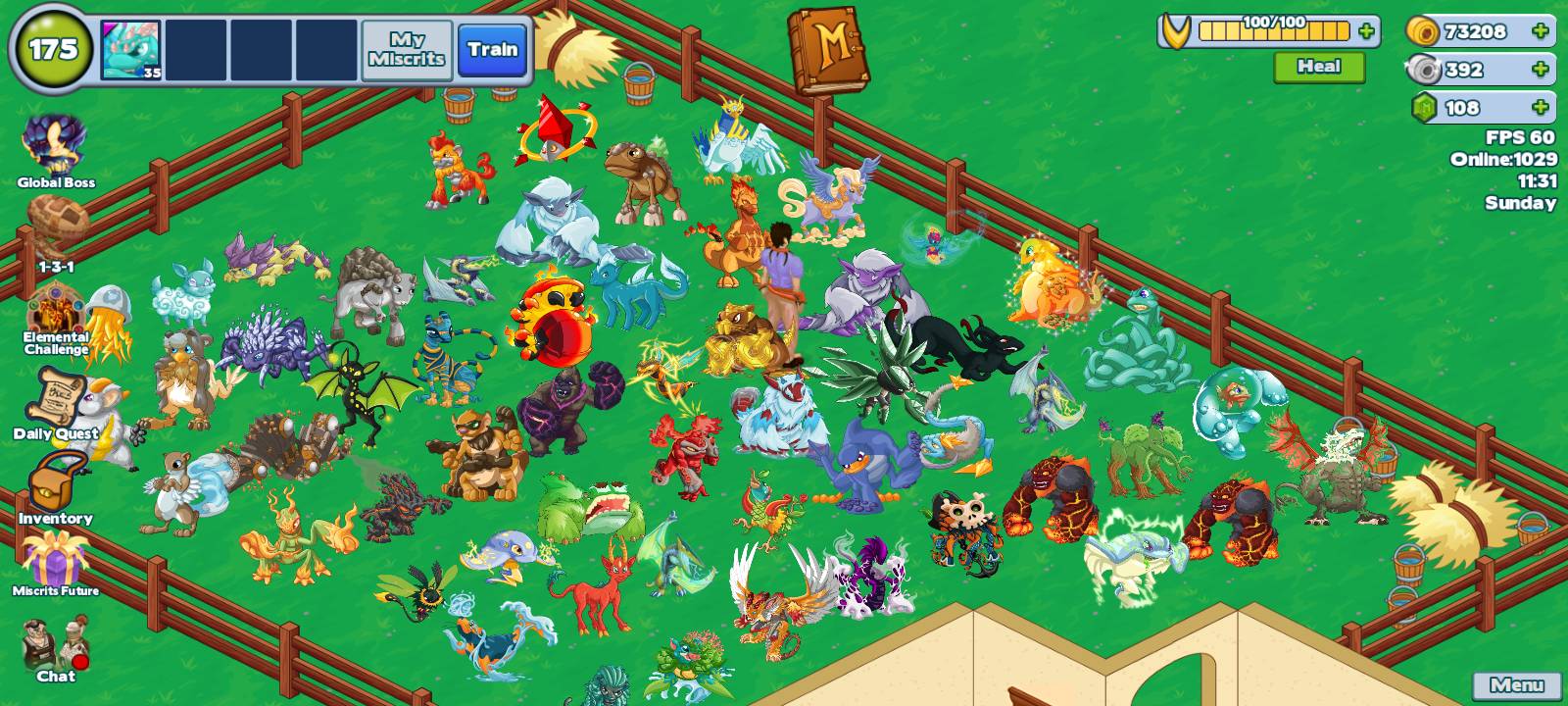
Task: Open the Global Boss panel
Action: coord(56,142)
